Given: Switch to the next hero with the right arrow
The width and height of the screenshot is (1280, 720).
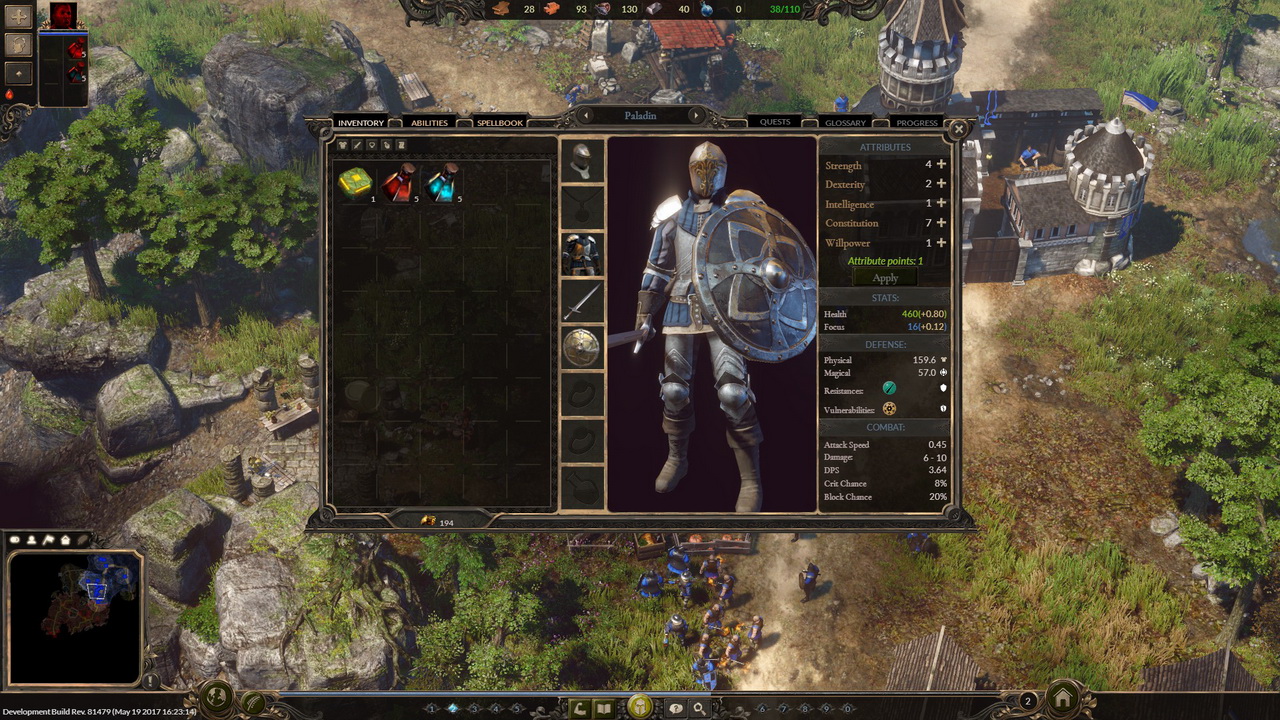Looking at the screenshot, I should coord(696,116).
